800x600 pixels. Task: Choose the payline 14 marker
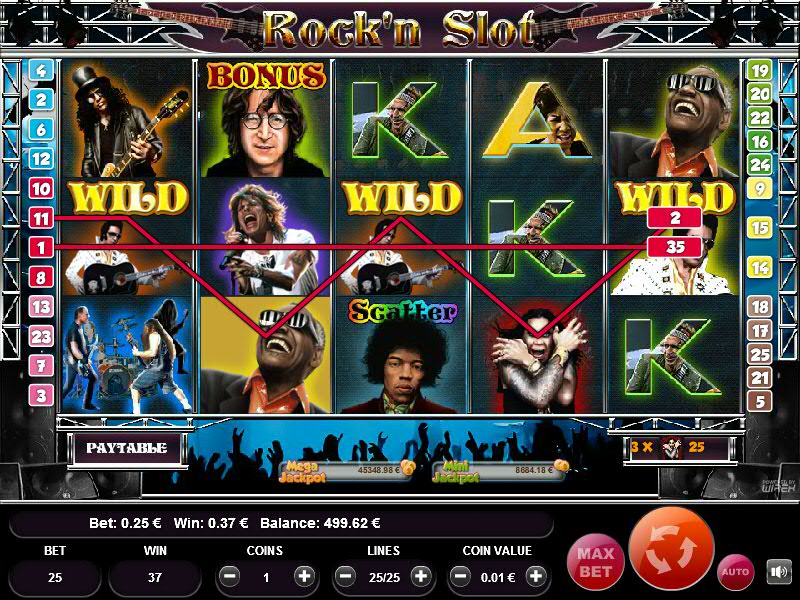coord(759,267)
